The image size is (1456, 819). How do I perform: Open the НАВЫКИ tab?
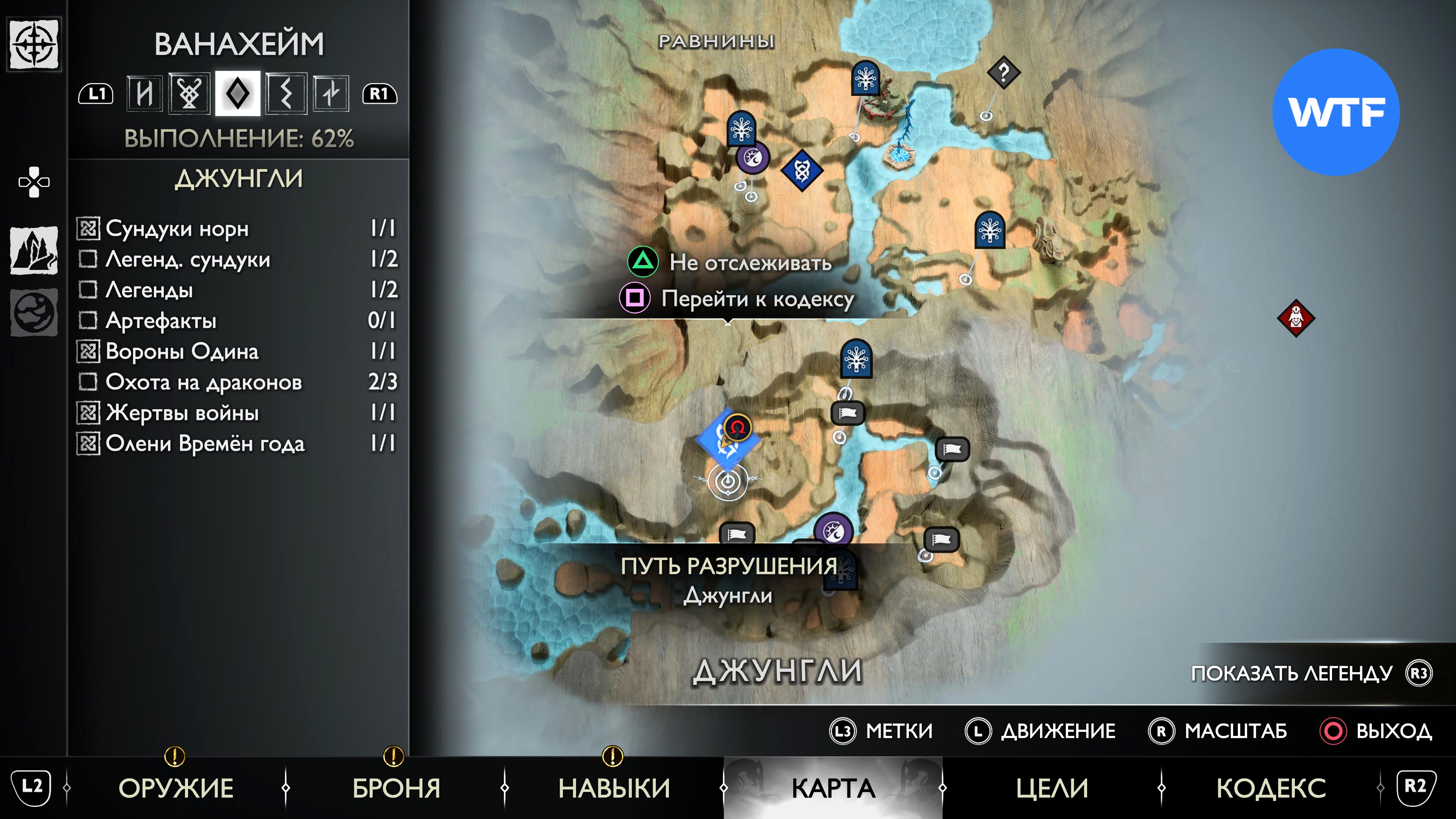pyautogui.click(x=614, y=788)
